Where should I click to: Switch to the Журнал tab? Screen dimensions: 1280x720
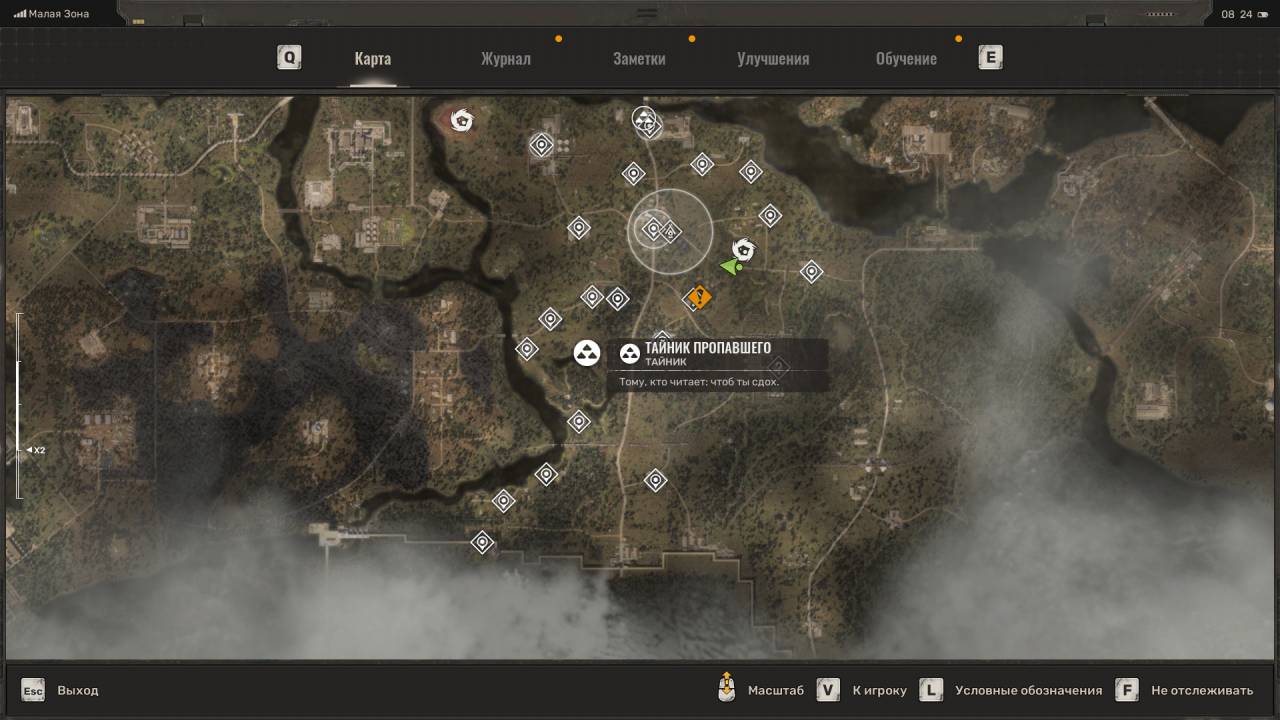[506, 58]
